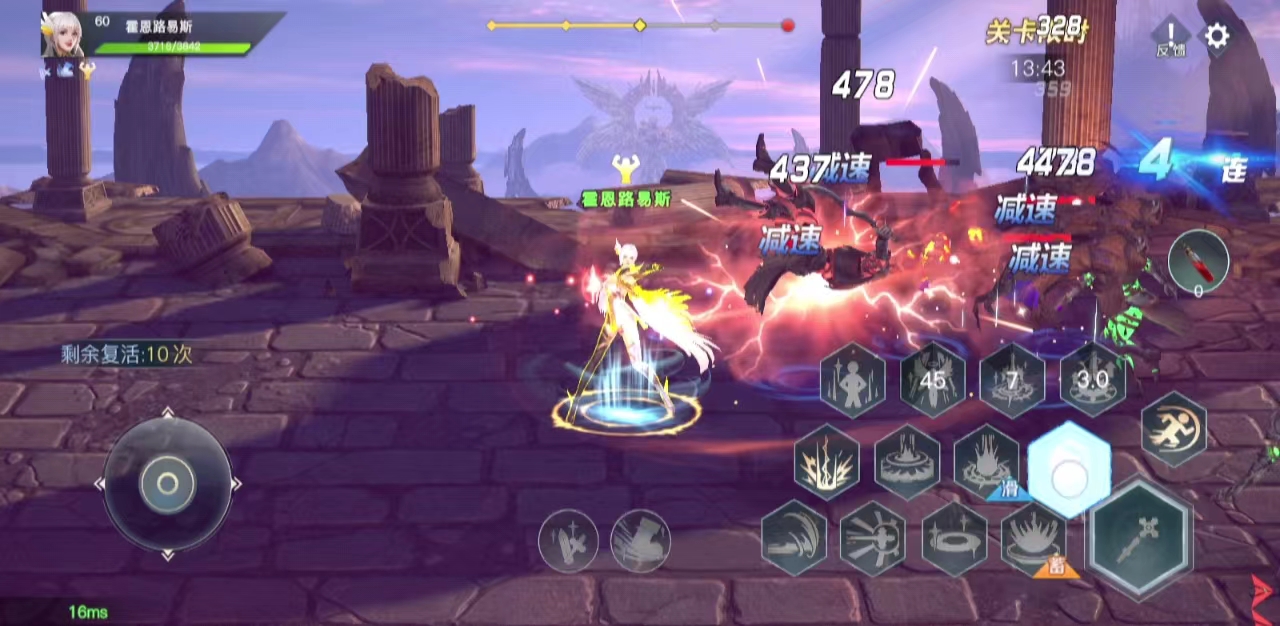The height and width of the screenshot is (626, 1280).
Task: Use the skill marked with 滑 badge
Action: 987,462
